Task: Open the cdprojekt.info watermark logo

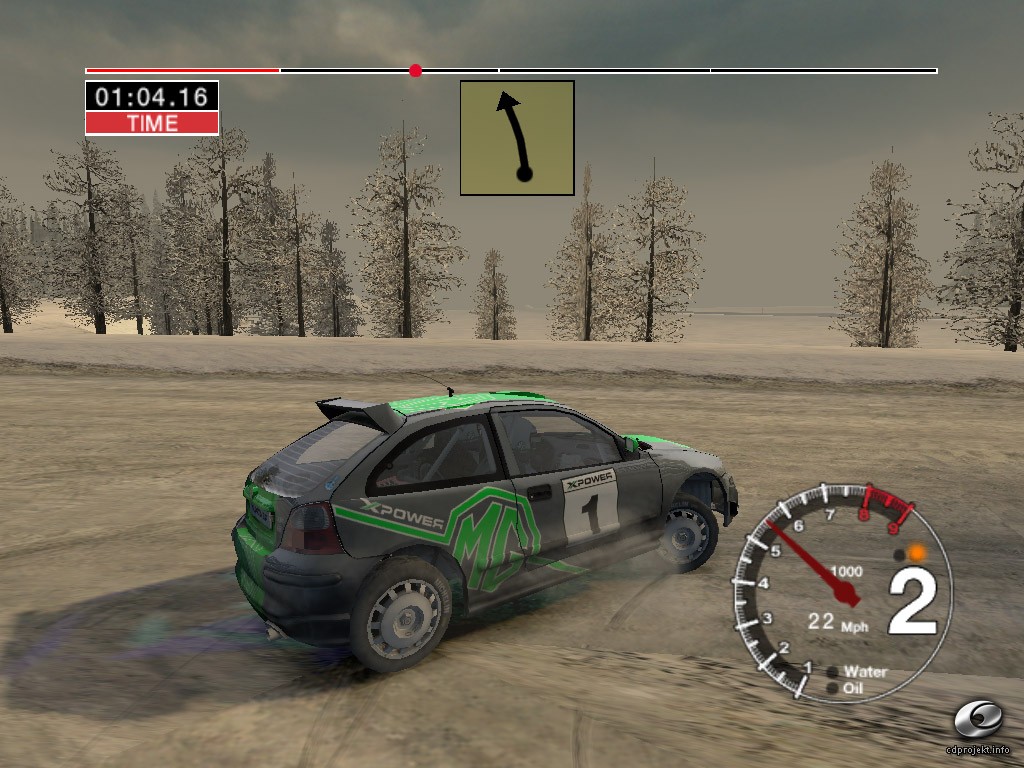Action: coord(977,720)
